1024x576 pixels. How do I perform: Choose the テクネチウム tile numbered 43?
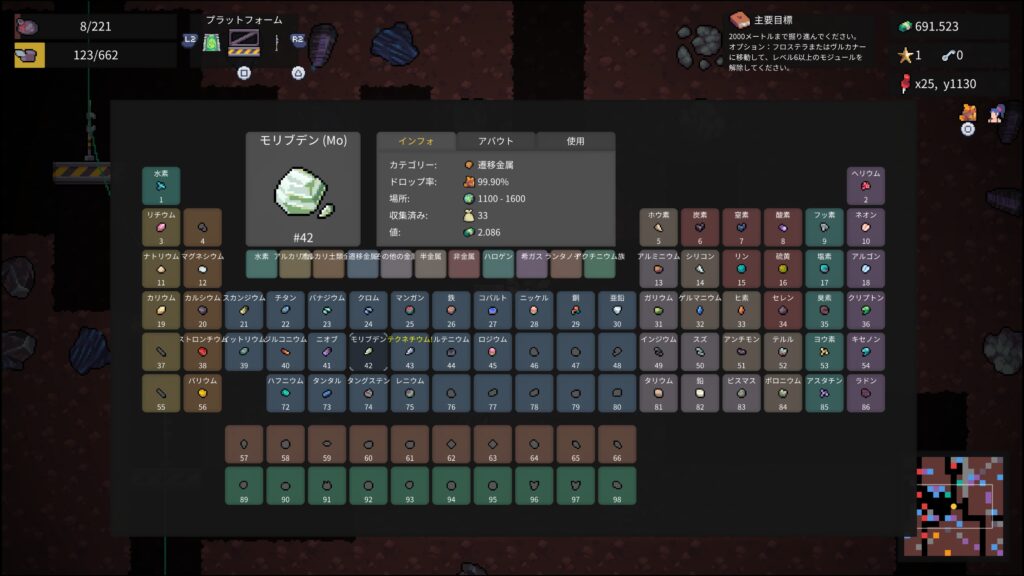410,352
